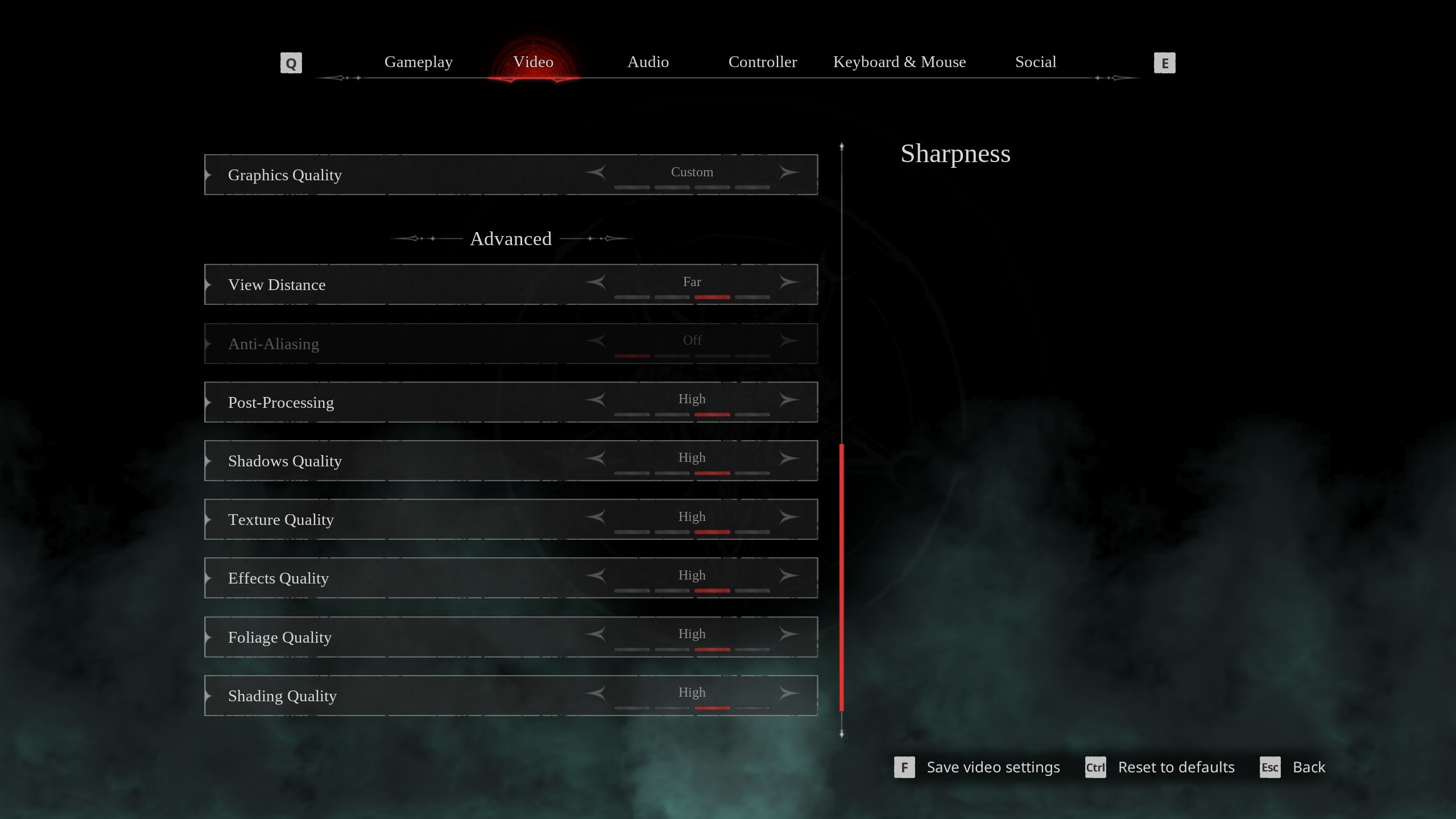Reduce Shadows Quality with left arrow
Viewport: 1456px width, 819px height.
click(595, 458)
